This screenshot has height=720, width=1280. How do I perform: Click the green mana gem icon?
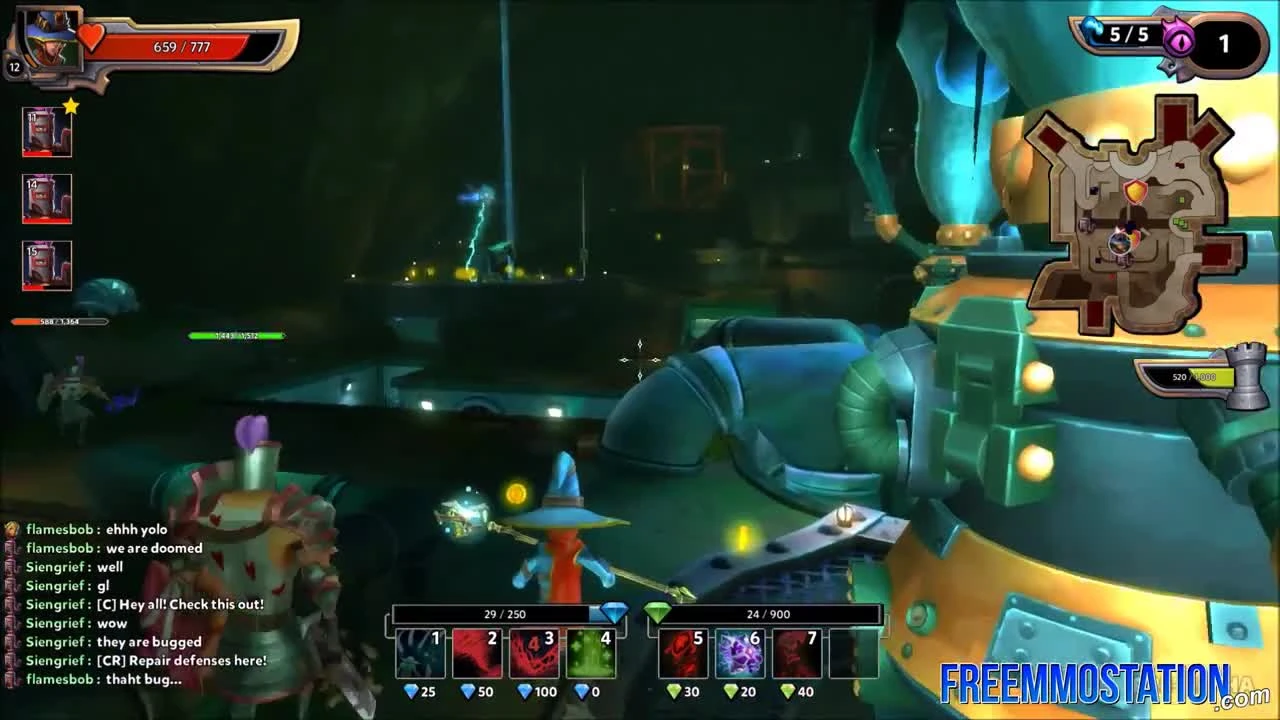[x=658, y=614]
